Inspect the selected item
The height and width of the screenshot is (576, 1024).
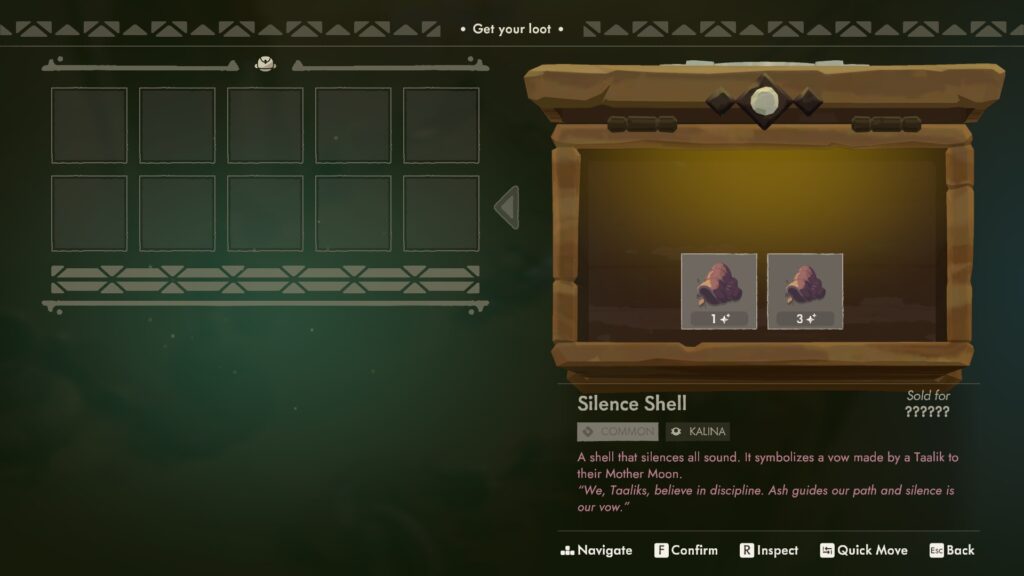768,550
